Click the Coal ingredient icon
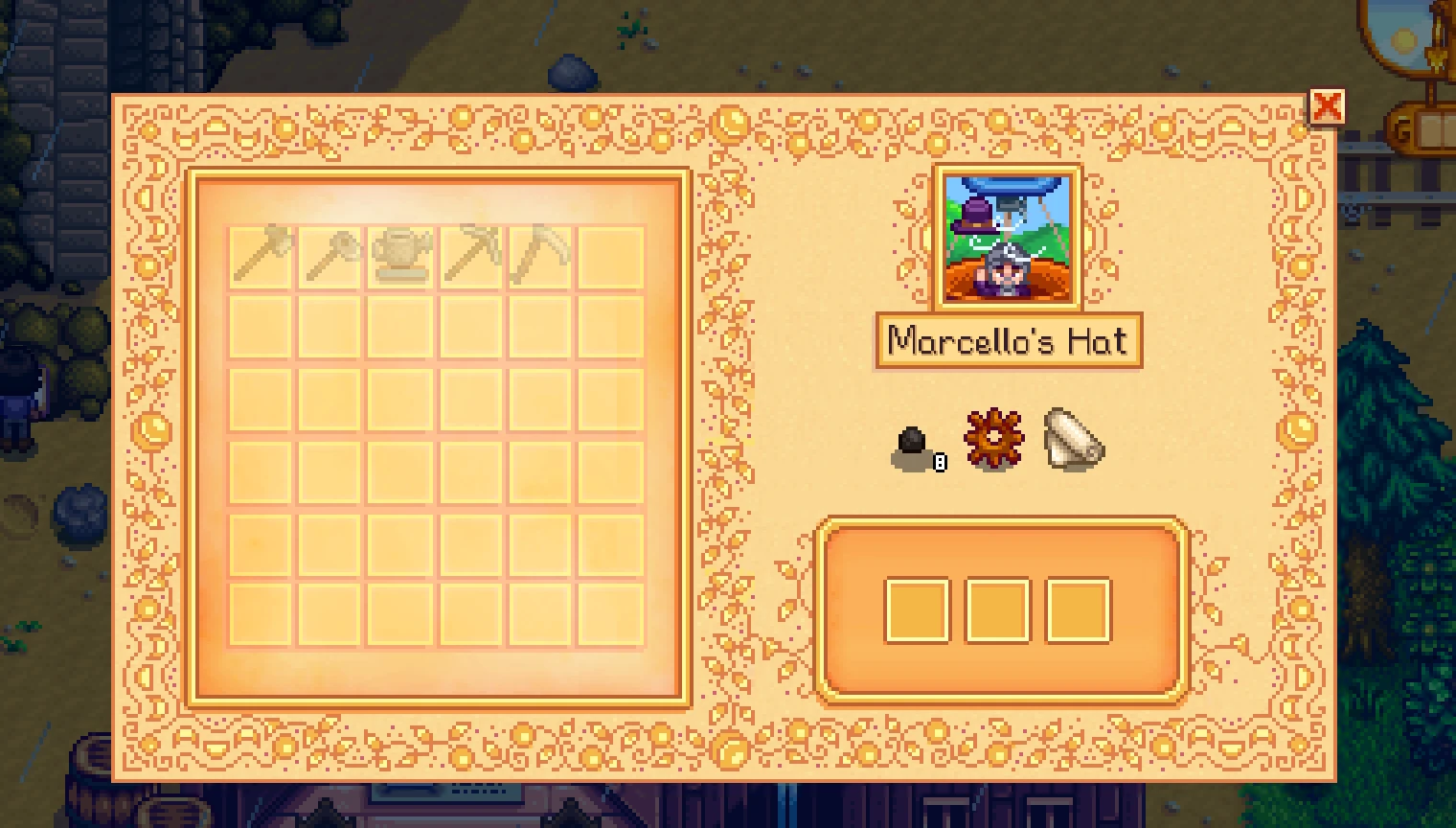 point(910,441)
